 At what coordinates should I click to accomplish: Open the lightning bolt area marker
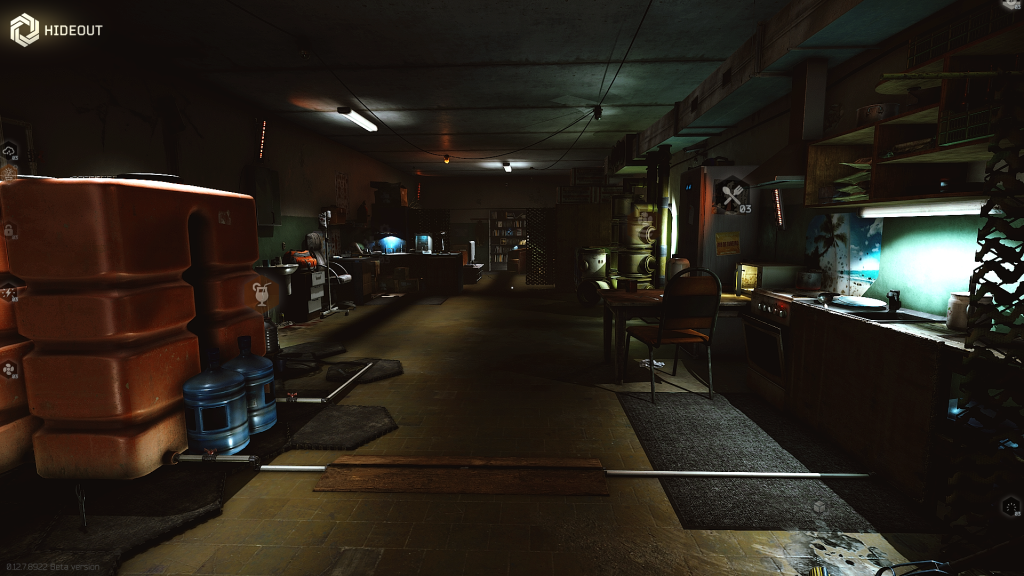click(8, 292)
